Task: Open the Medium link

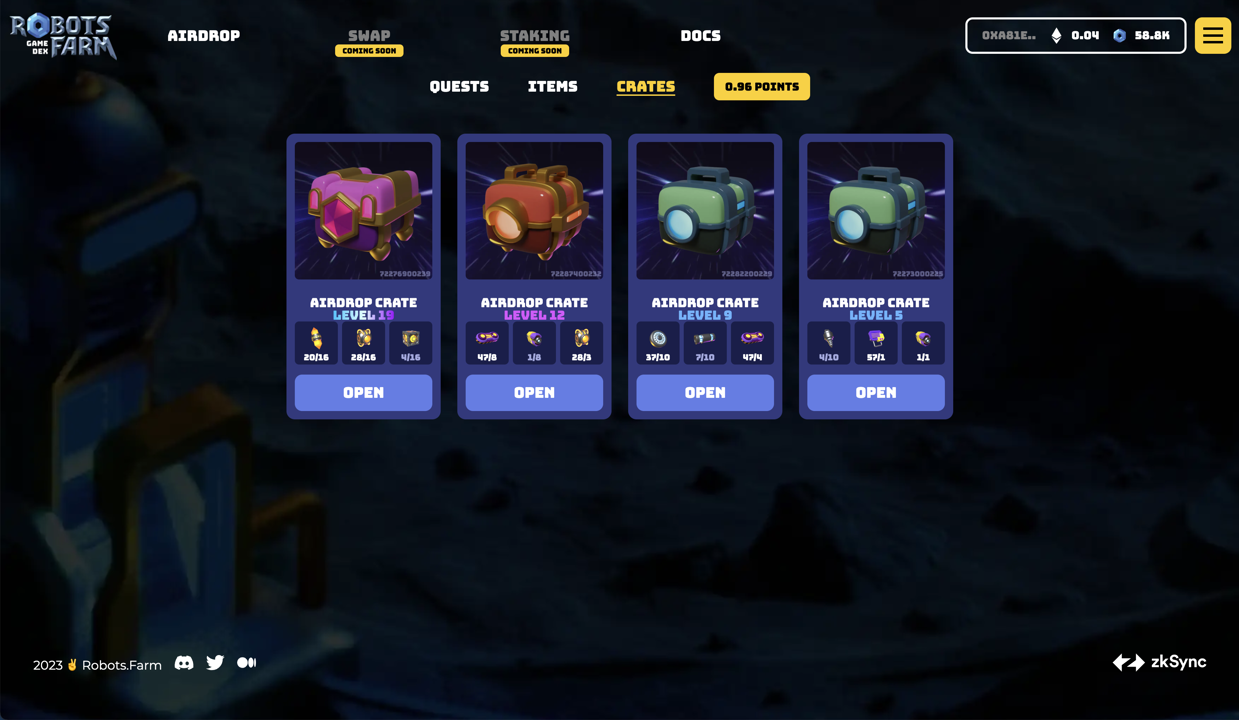Action: coord(246,663)
